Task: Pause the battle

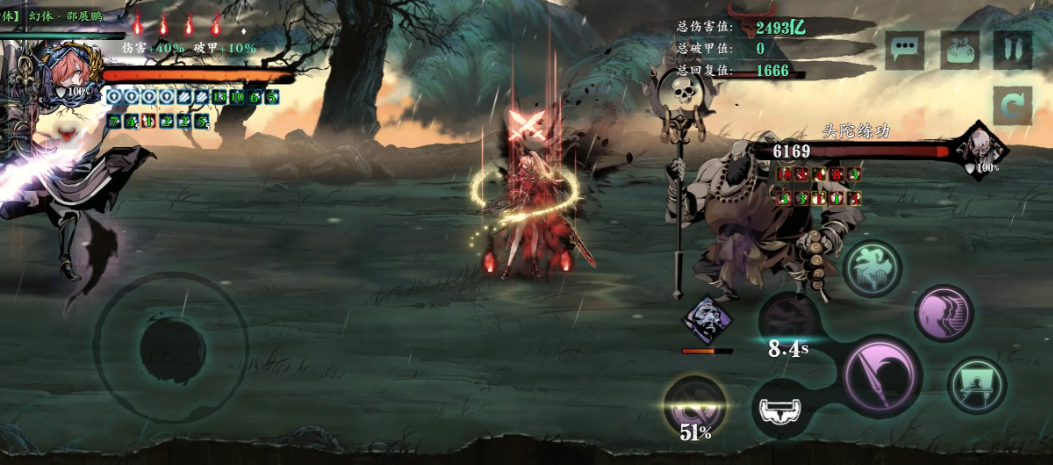Action: pos(1012,49)
